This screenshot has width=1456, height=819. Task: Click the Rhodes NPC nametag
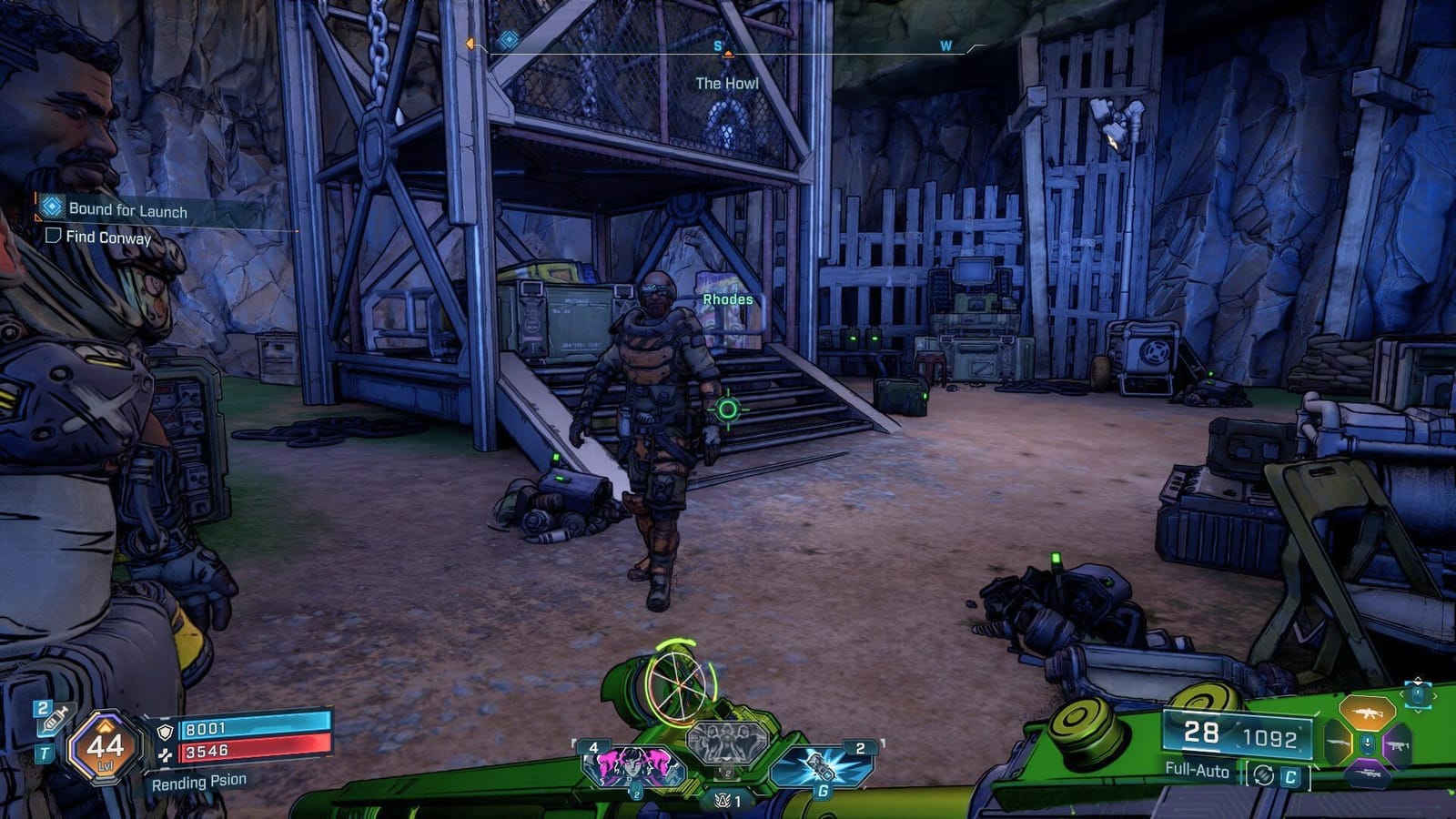pos(726,298)
